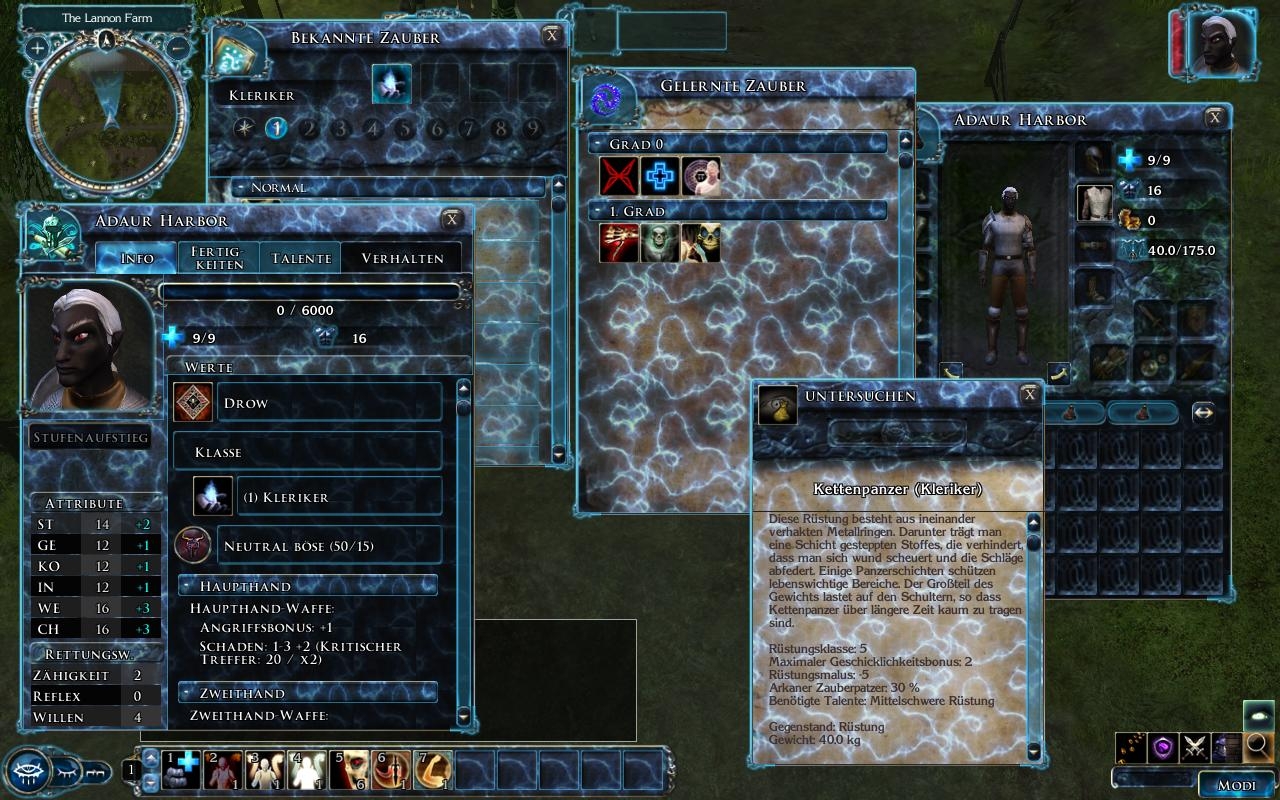Collapse the Grad 0 spell section
Image resolution: width=1280 pixels, height=800 pixels.
click(x=597, y=144)
